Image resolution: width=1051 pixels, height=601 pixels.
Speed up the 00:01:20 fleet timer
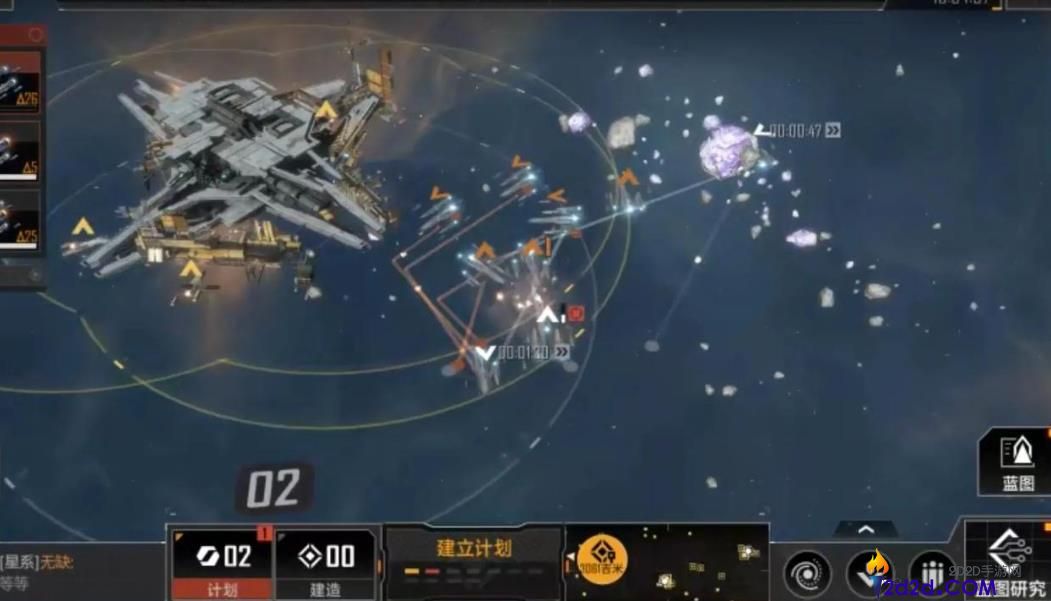tap(562, 352)
